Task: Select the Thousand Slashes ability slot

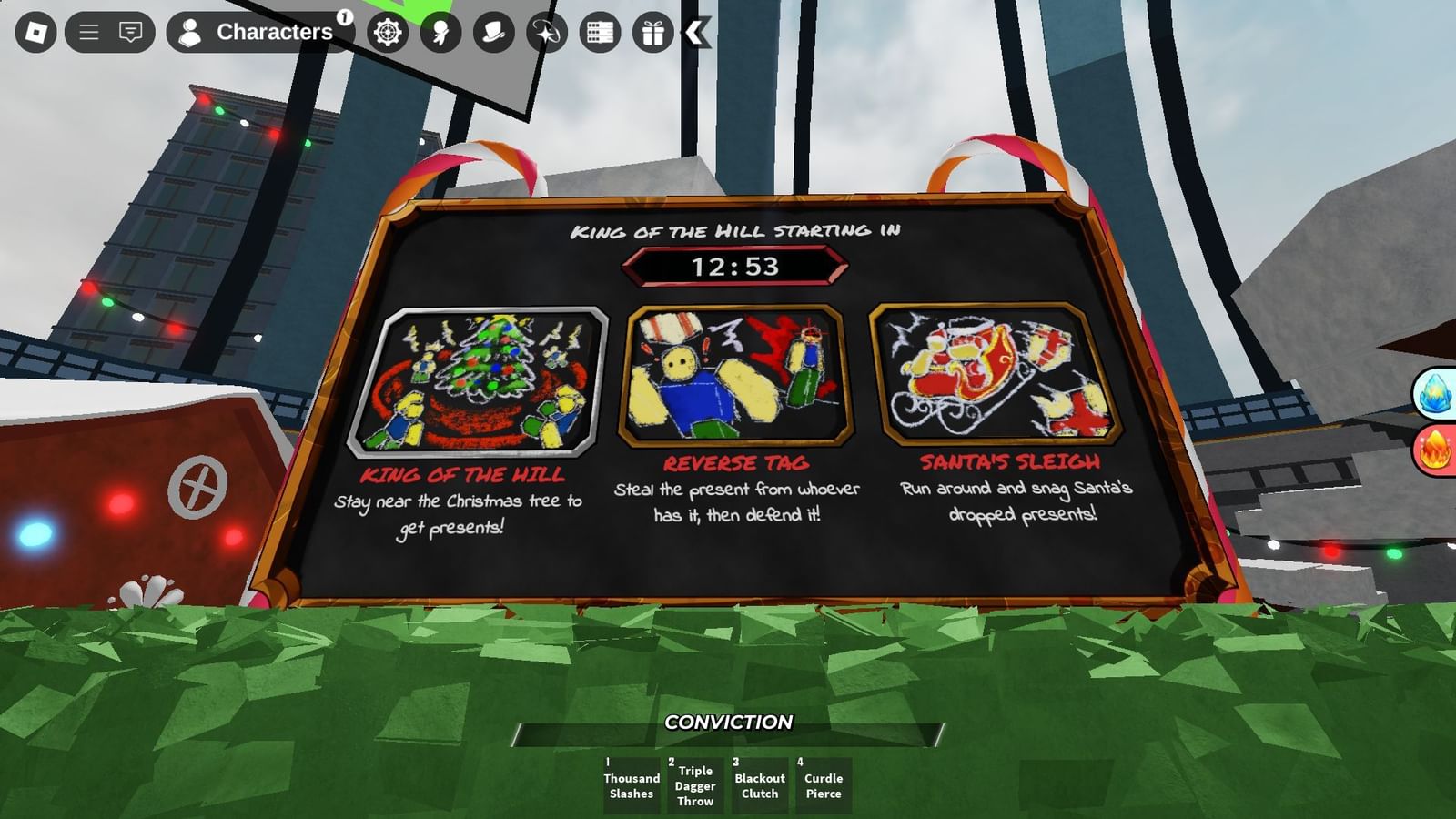Action: tap(632, 783)
